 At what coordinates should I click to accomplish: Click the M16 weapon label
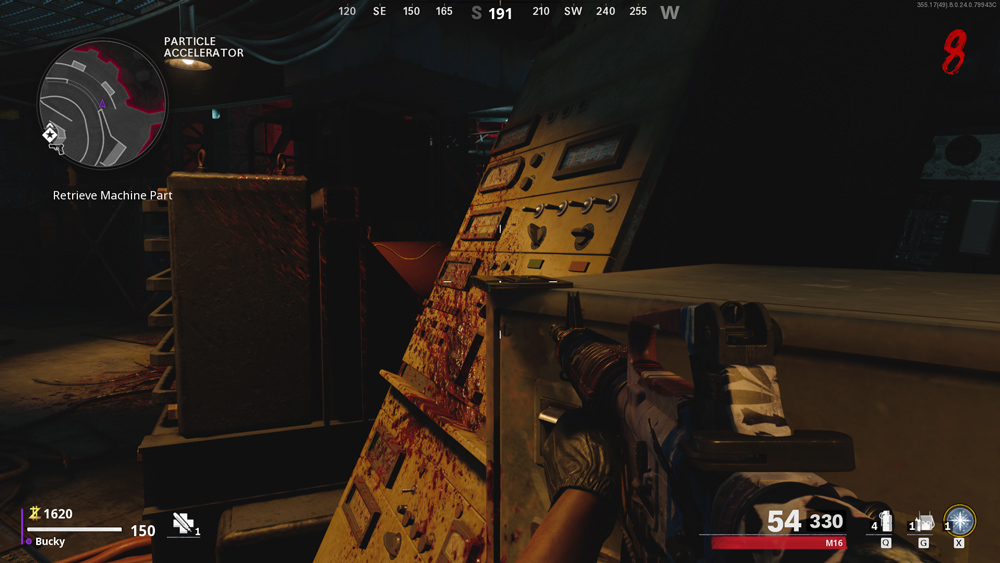pos(834,543)
